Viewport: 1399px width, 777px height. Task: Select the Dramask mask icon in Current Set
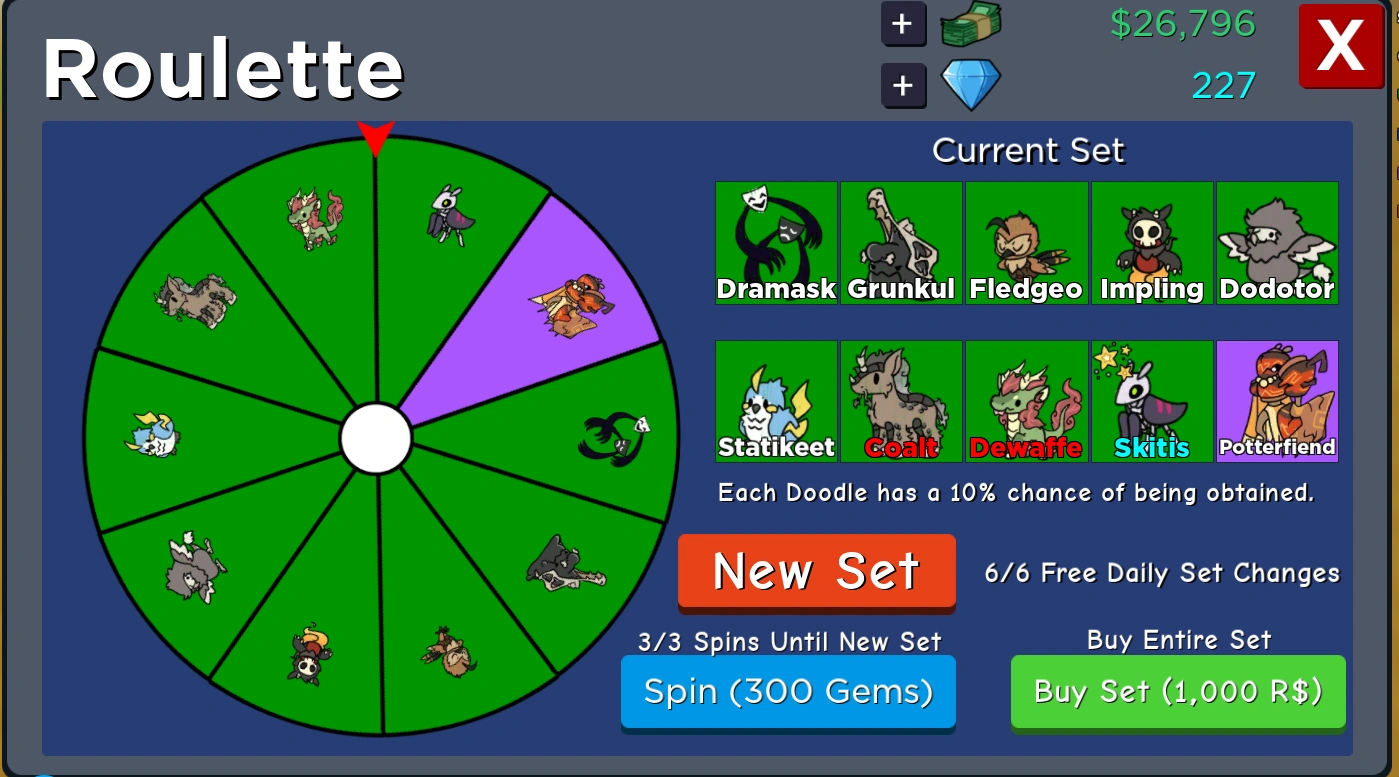point(776,235)
